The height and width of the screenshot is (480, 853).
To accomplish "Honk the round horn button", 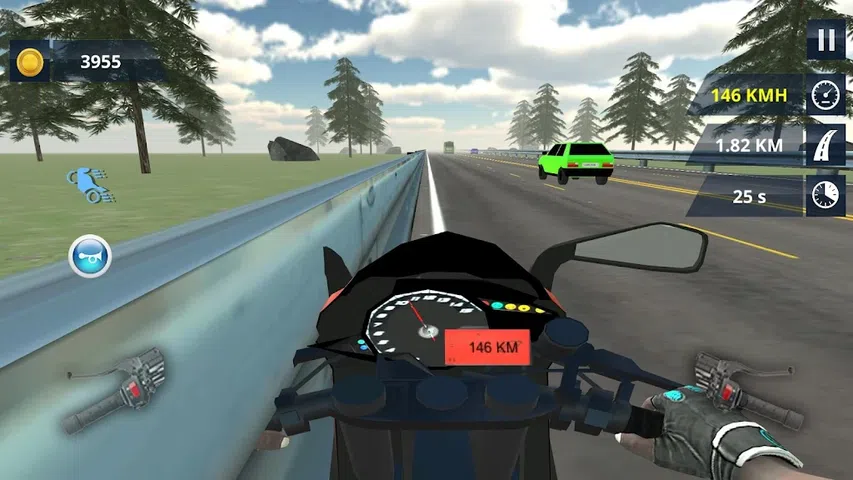I will coord(89,257).
